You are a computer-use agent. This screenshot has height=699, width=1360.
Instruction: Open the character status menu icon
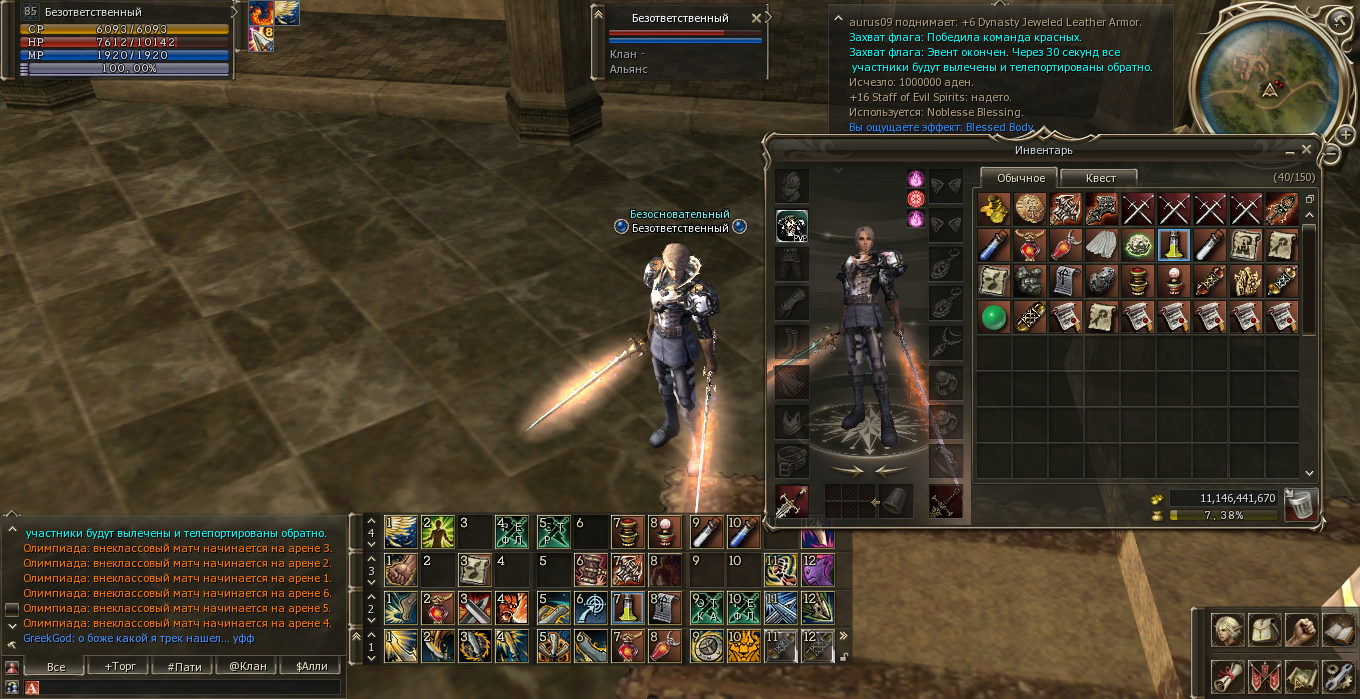coord(1228,629)
